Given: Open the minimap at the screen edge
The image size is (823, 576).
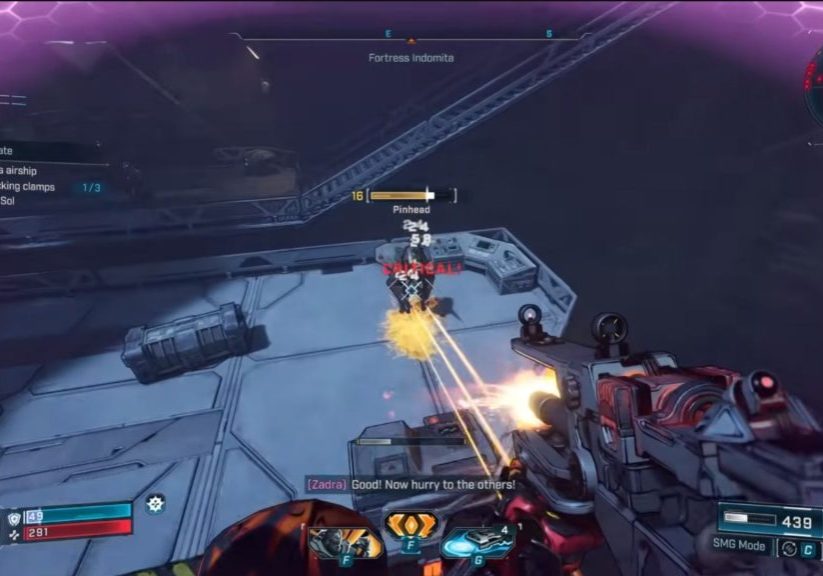Looking at the screenshot, I should pyautogui.click(x=814, y=86).
